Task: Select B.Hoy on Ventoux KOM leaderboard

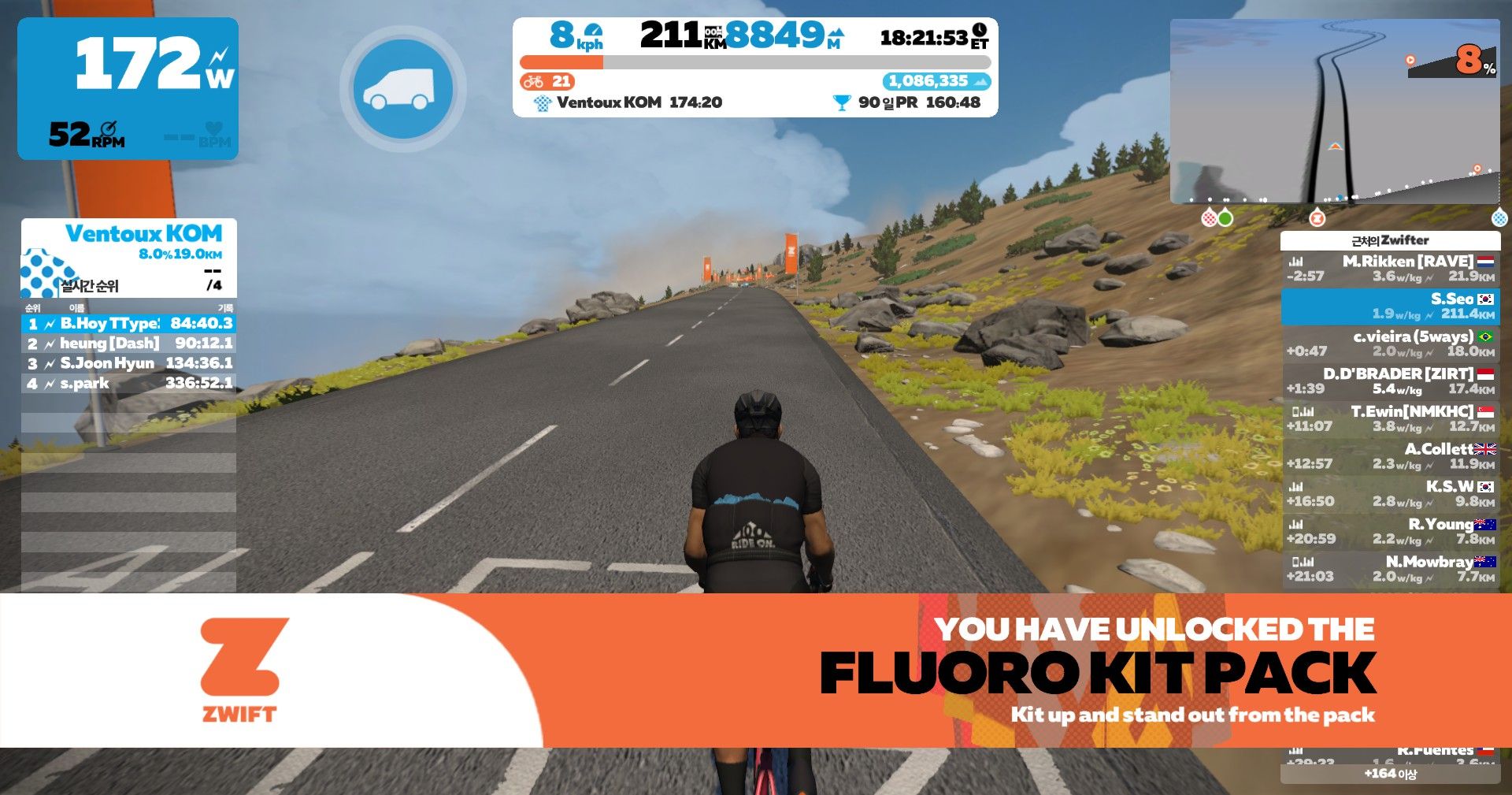Action: (x=129, y=323)
